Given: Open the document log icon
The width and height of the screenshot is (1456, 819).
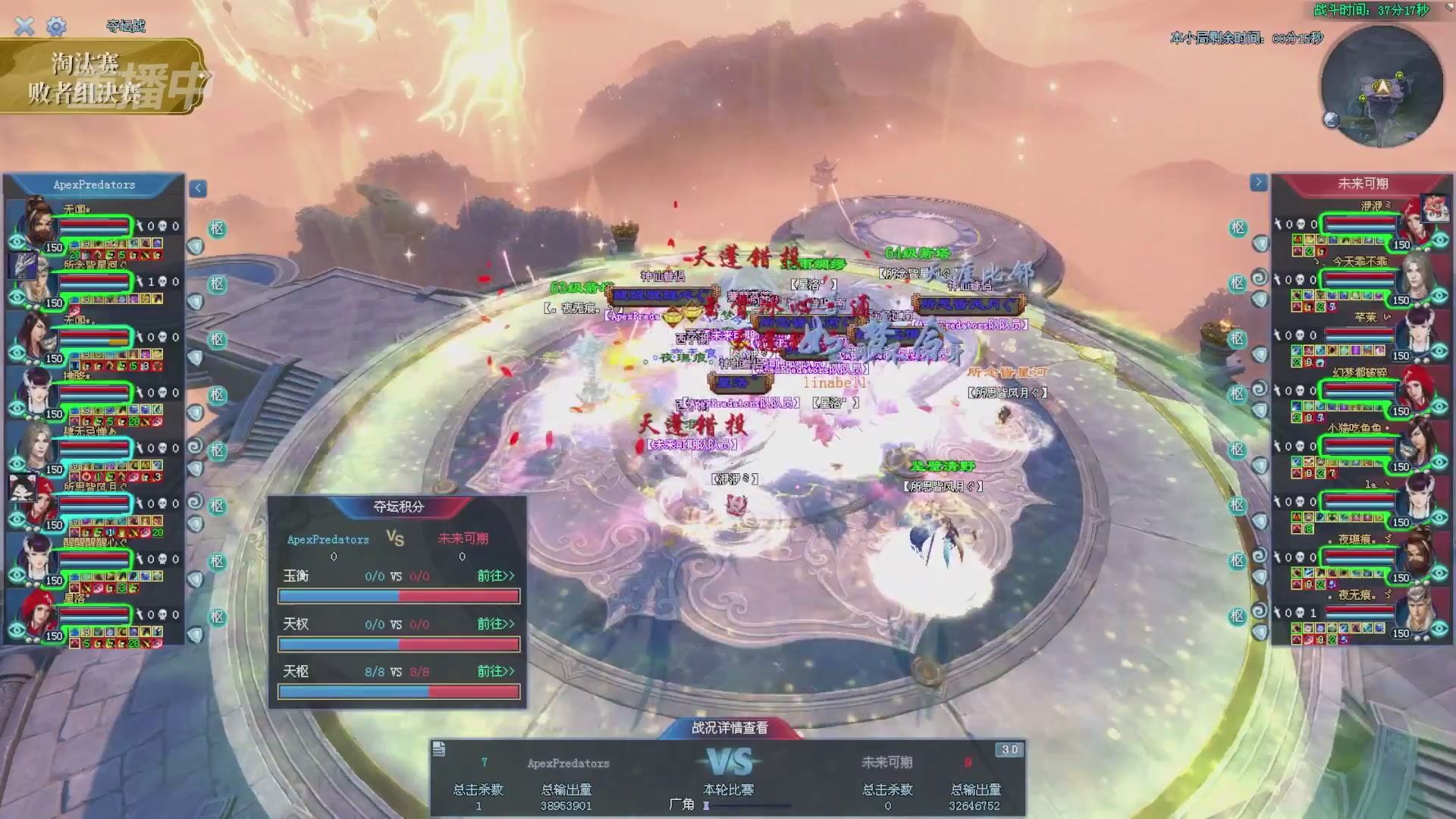Looking at the screenshot, I should 439,750.
